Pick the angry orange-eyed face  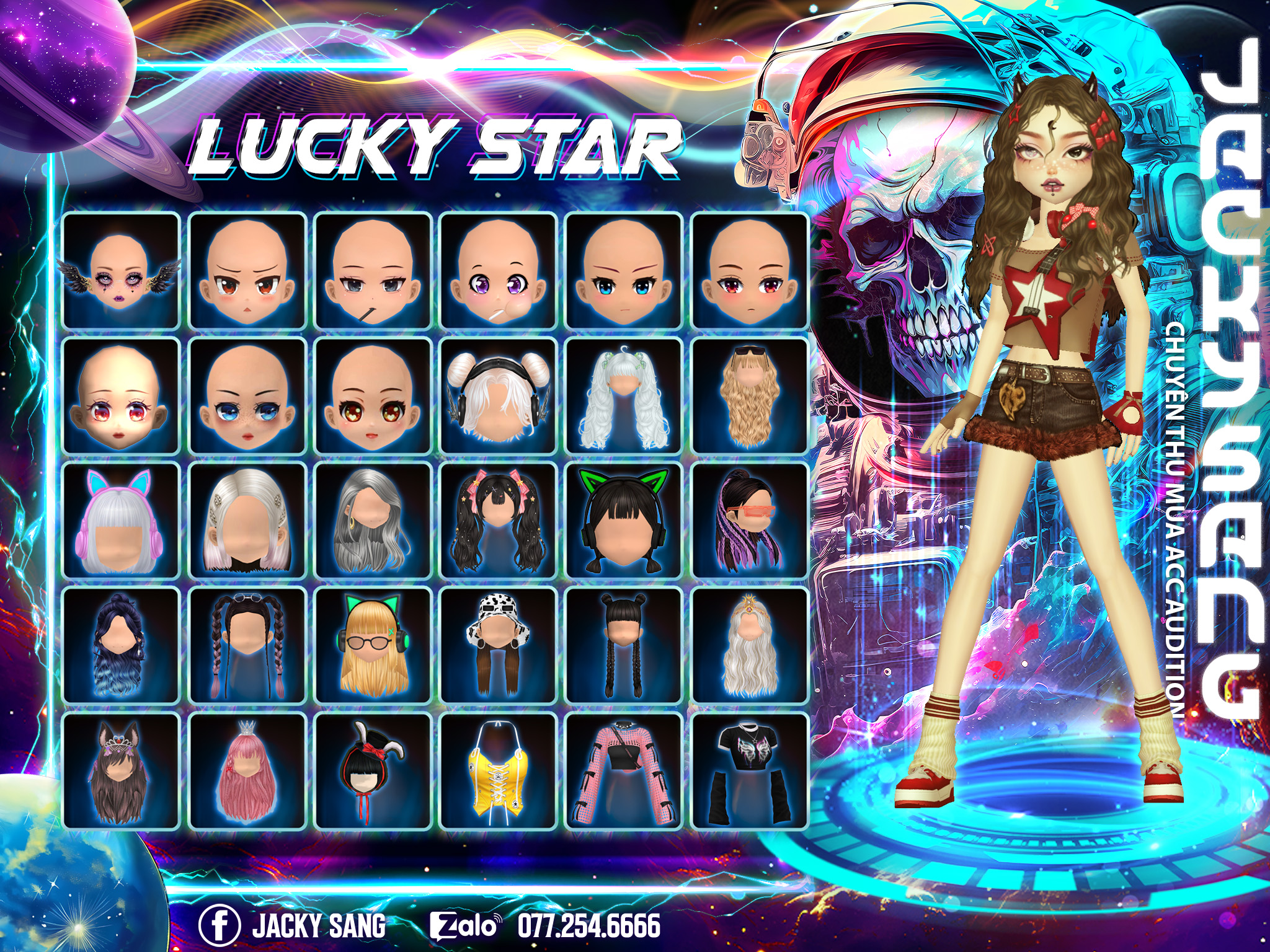click(247, 271)
